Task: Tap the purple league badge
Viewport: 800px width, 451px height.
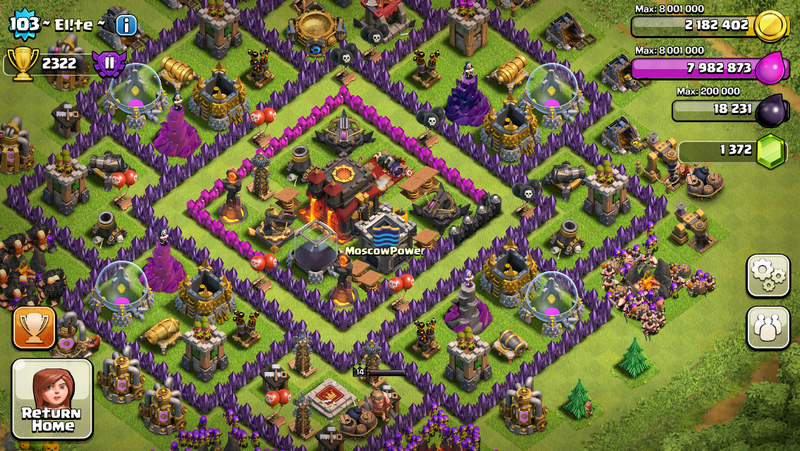Action: point(107,63)
